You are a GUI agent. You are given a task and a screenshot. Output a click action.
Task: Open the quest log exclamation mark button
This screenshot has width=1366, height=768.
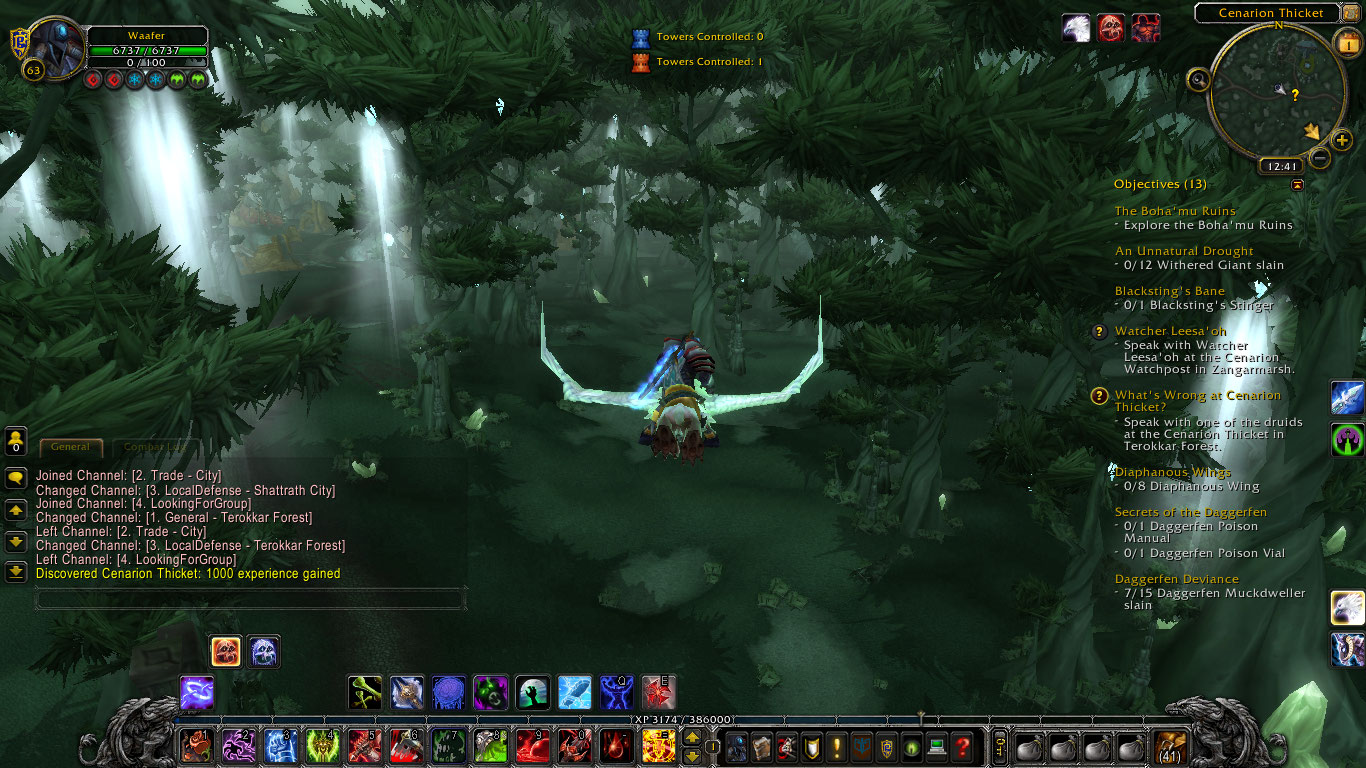(837, 747)
